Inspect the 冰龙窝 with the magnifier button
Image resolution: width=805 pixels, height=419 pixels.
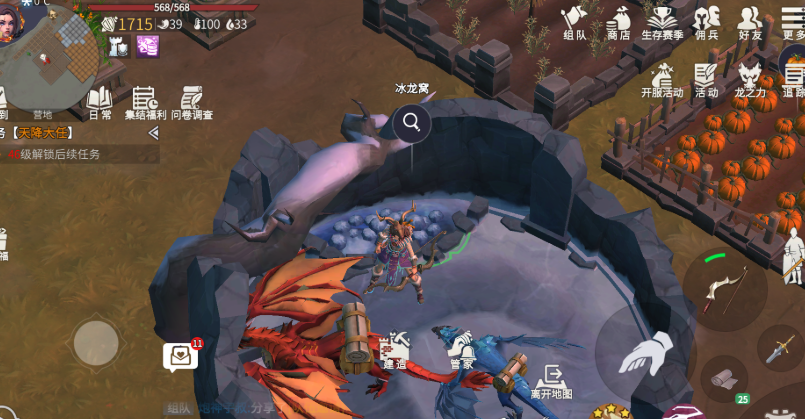[x=411, y=123]
